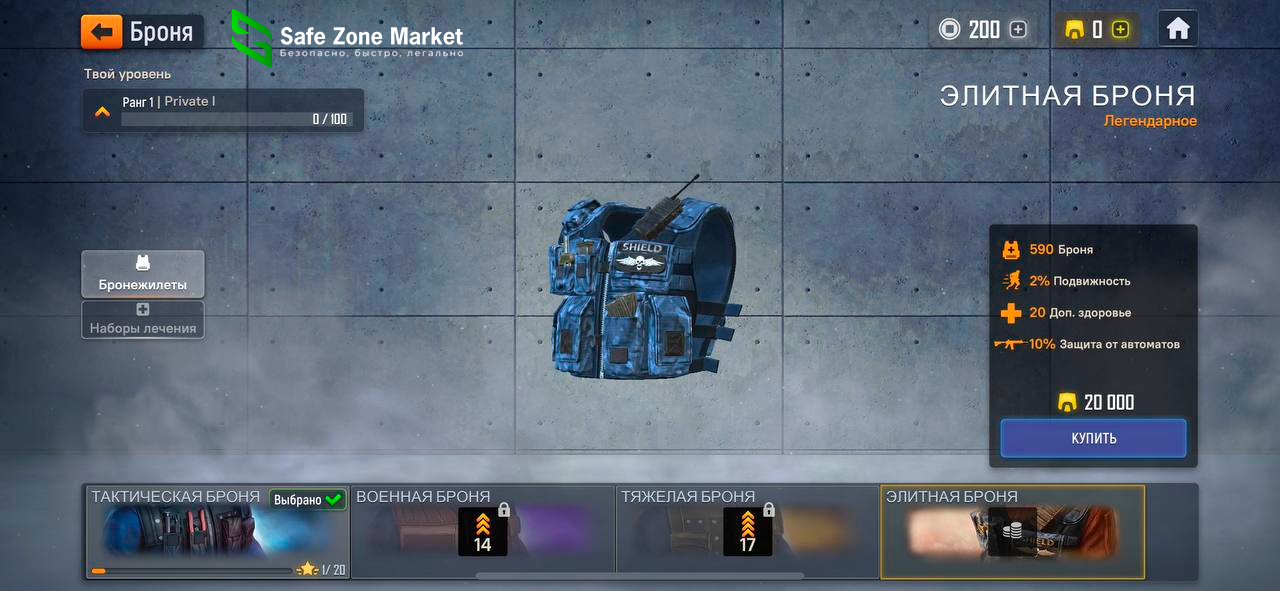Select the Тактическая броня card
Image resolution: width=1280 pixels, height=591 pixels.
218,532
